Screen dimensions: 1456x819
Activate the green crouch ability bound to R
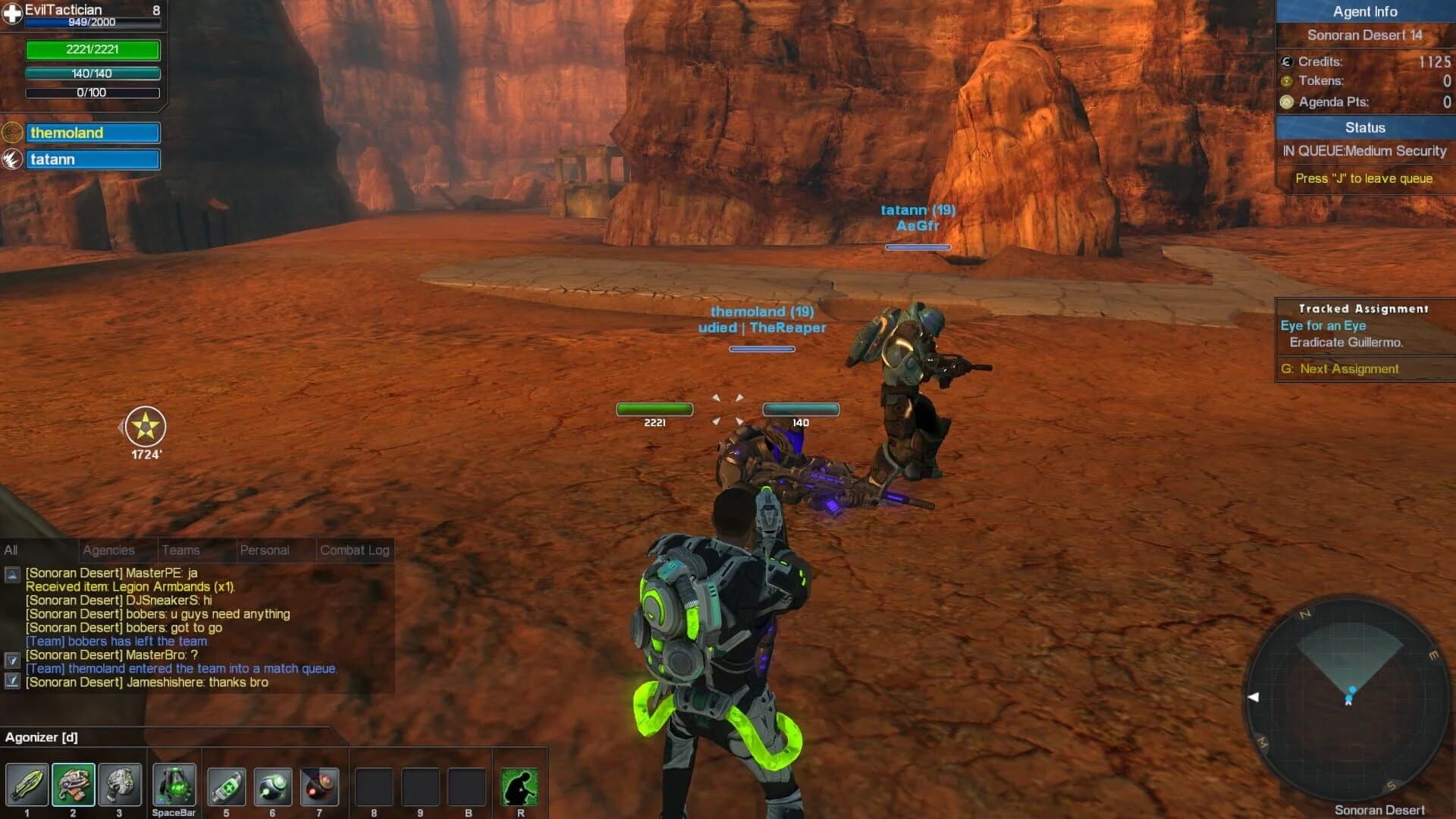pos(519,785)
